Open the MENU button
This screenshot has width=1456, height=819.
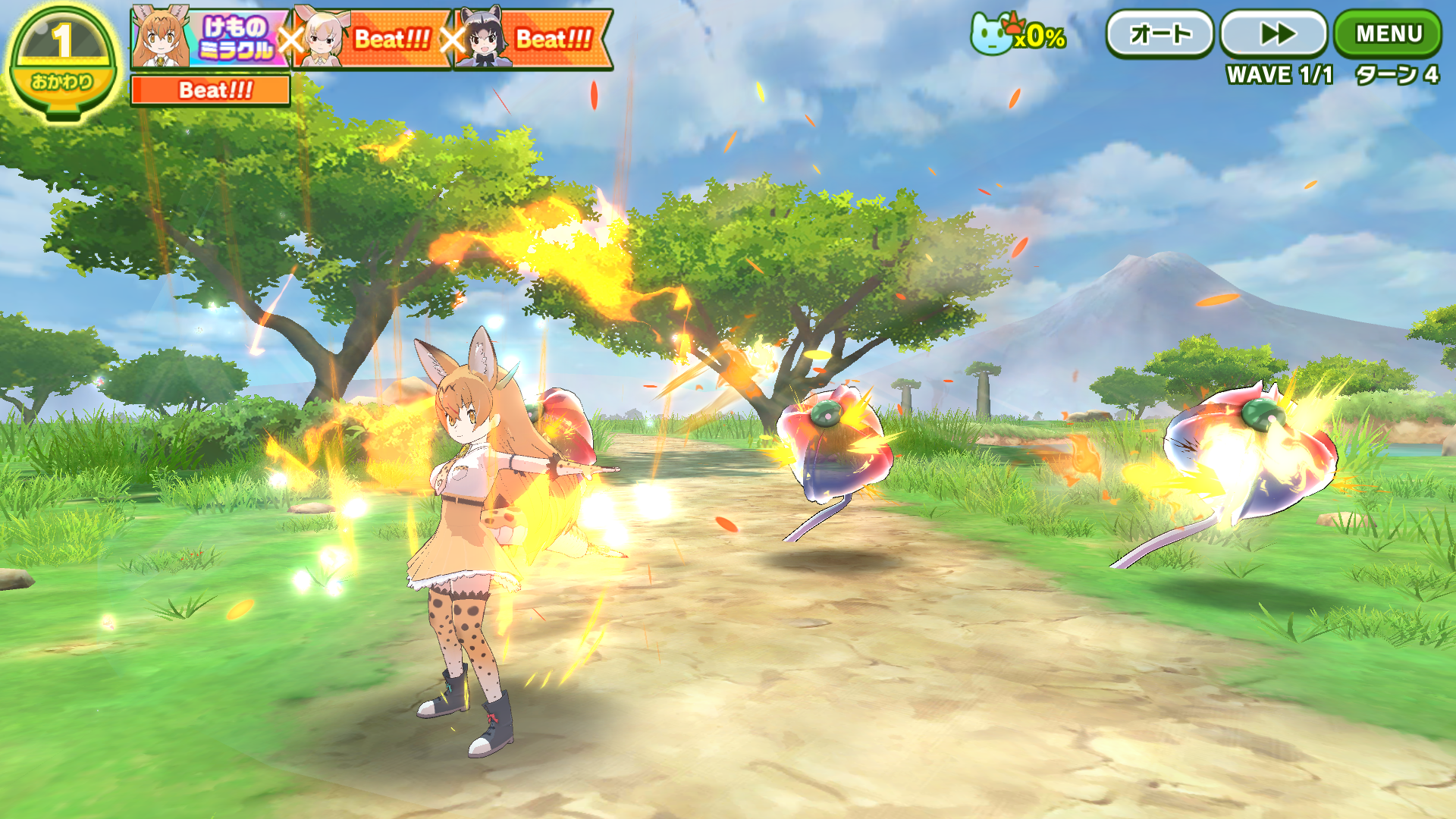(1388, 34)
